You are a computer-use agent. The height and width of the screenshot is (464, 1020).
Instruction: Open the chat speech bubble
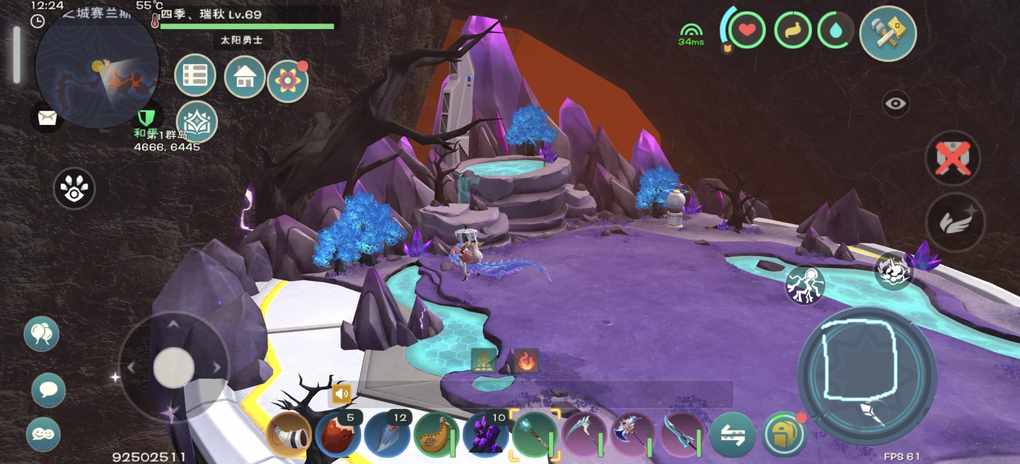(x=47, y=389)
